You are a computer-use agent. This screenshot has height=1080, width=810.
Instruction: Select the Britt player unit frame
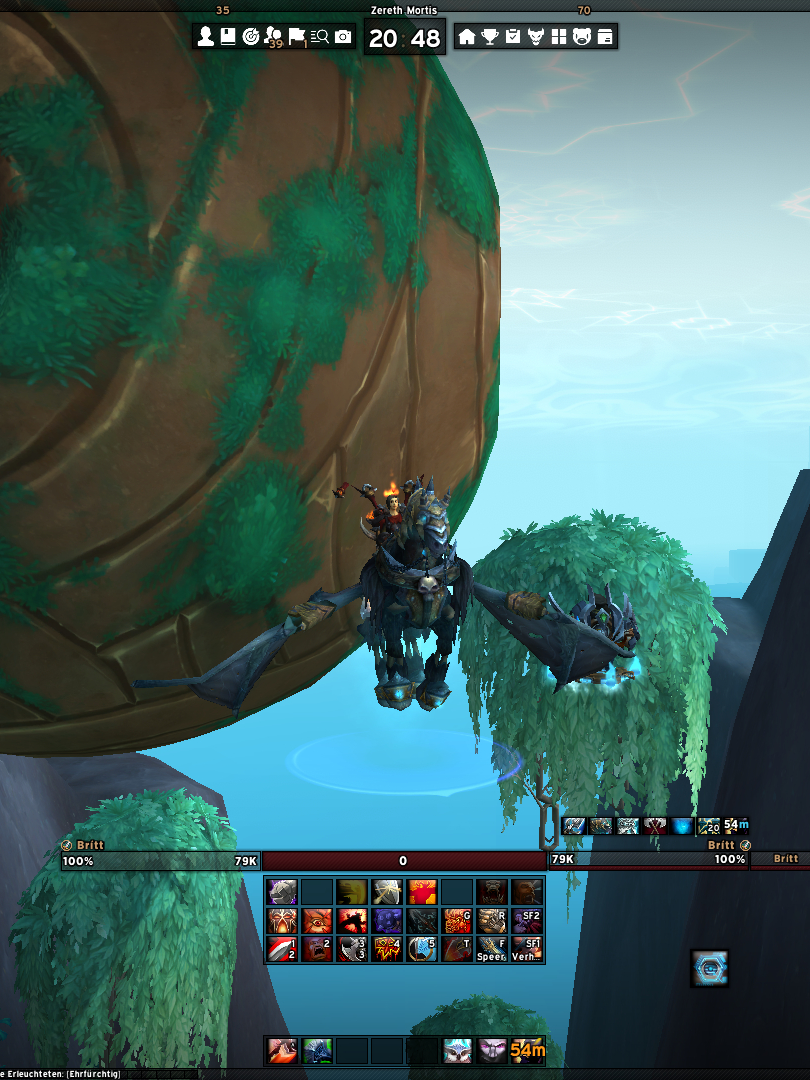click(160, 860)
